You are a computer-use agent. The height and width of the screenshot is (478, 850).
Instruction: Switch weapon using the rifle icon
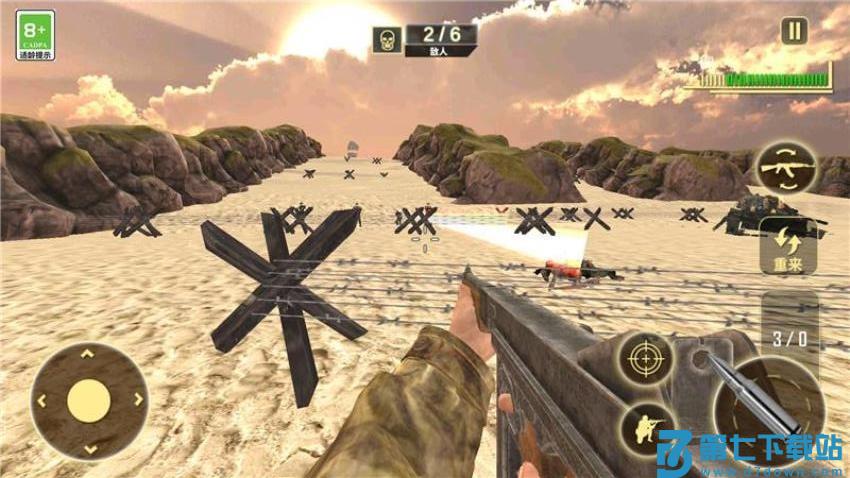click(x=786, y=170)
